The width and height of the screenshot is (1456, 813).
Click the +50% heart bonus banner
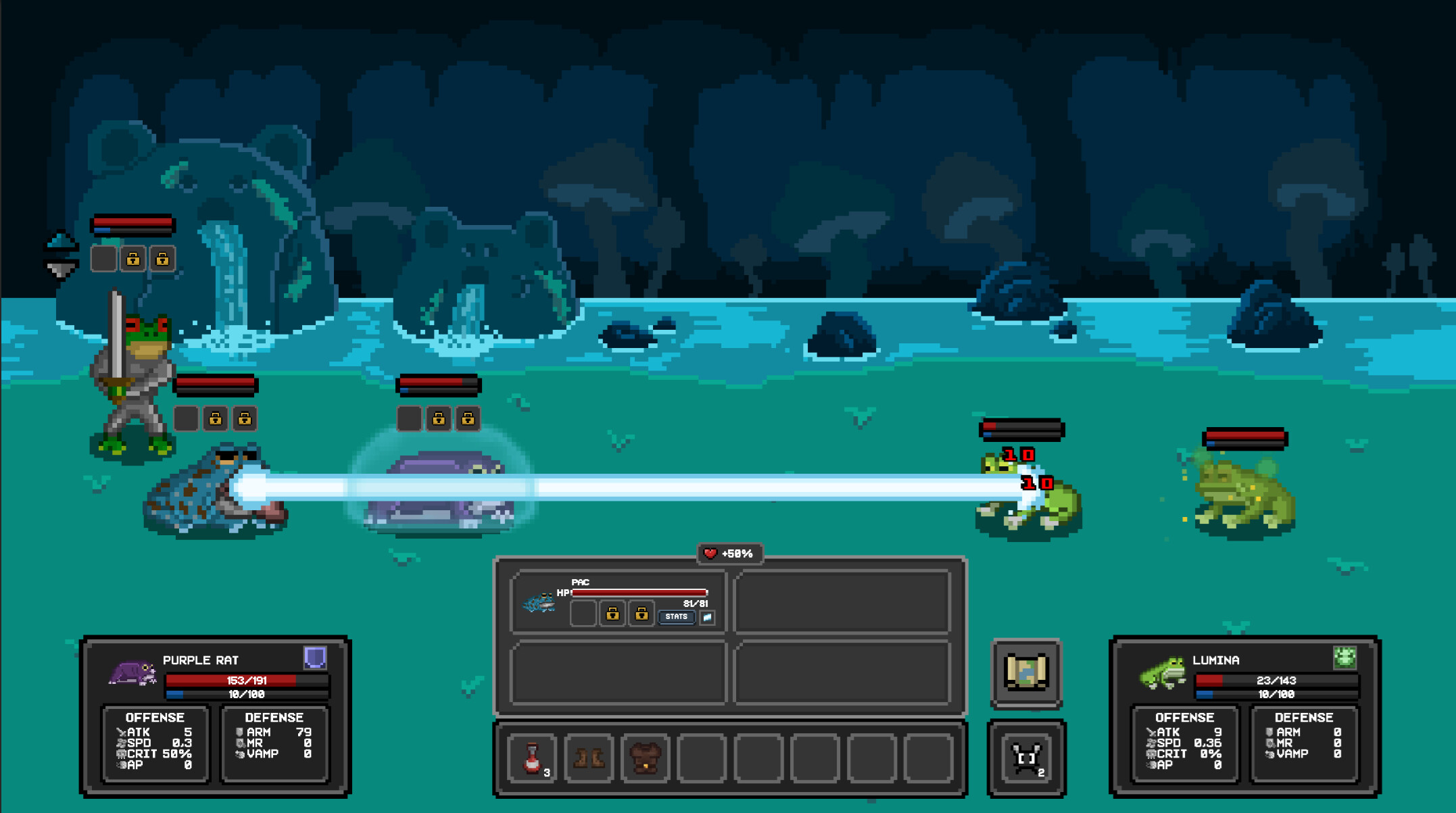click(729, 554)
